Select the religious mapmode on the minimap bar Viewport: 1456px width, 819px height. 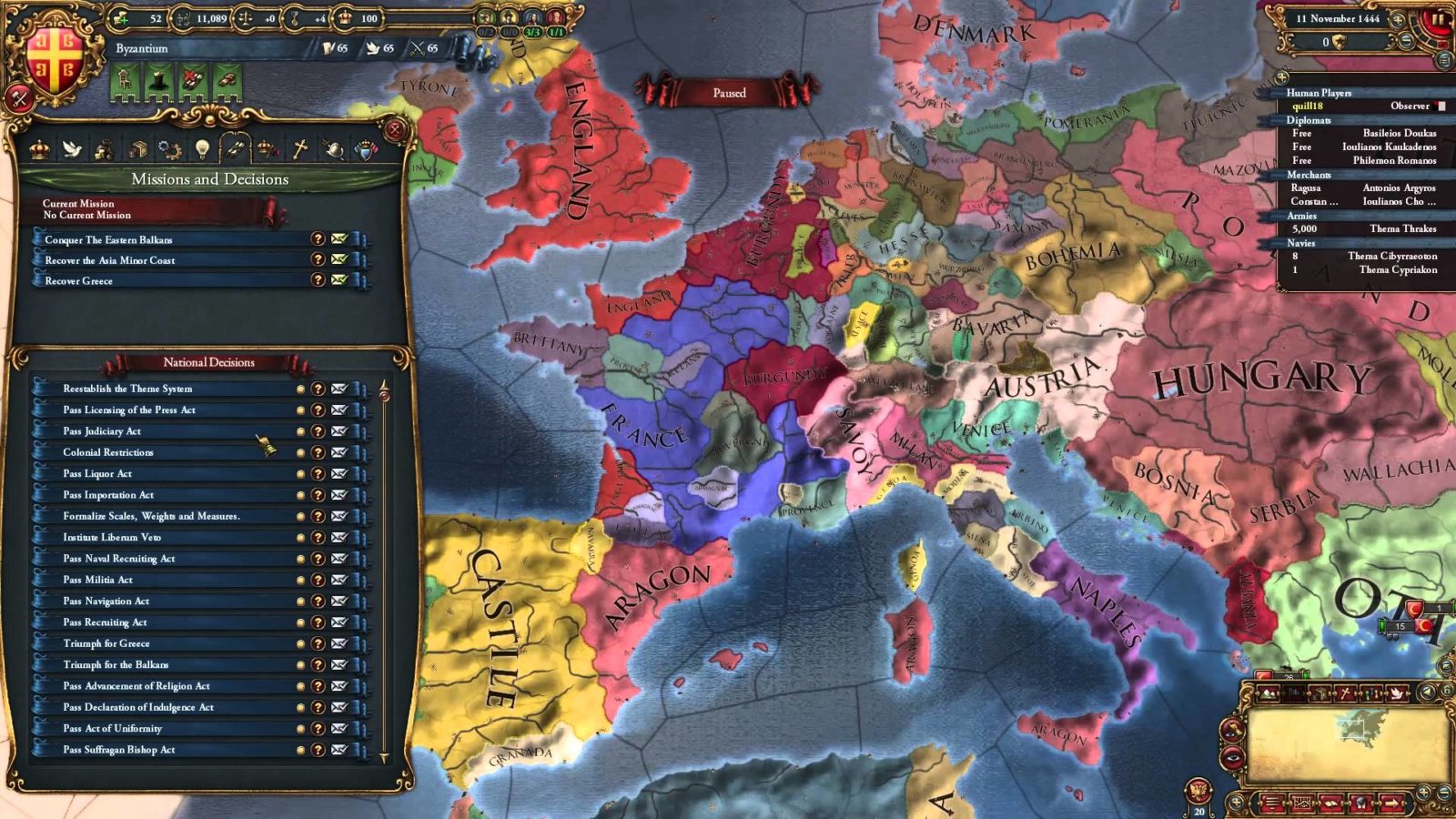(1345, 693)
